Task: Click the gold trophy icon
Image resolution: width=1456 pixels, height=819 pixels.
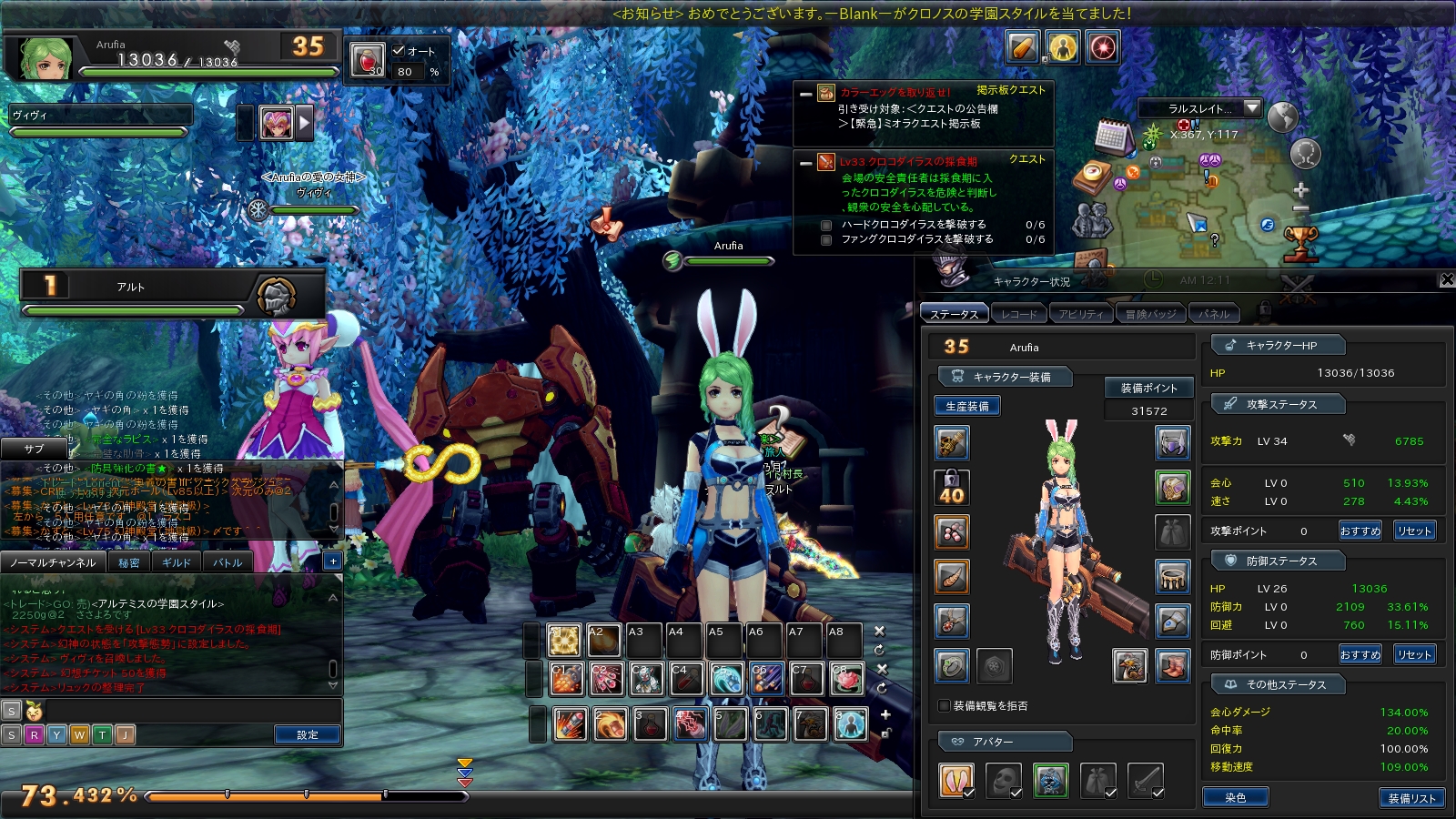Action: pos(1300,242)
